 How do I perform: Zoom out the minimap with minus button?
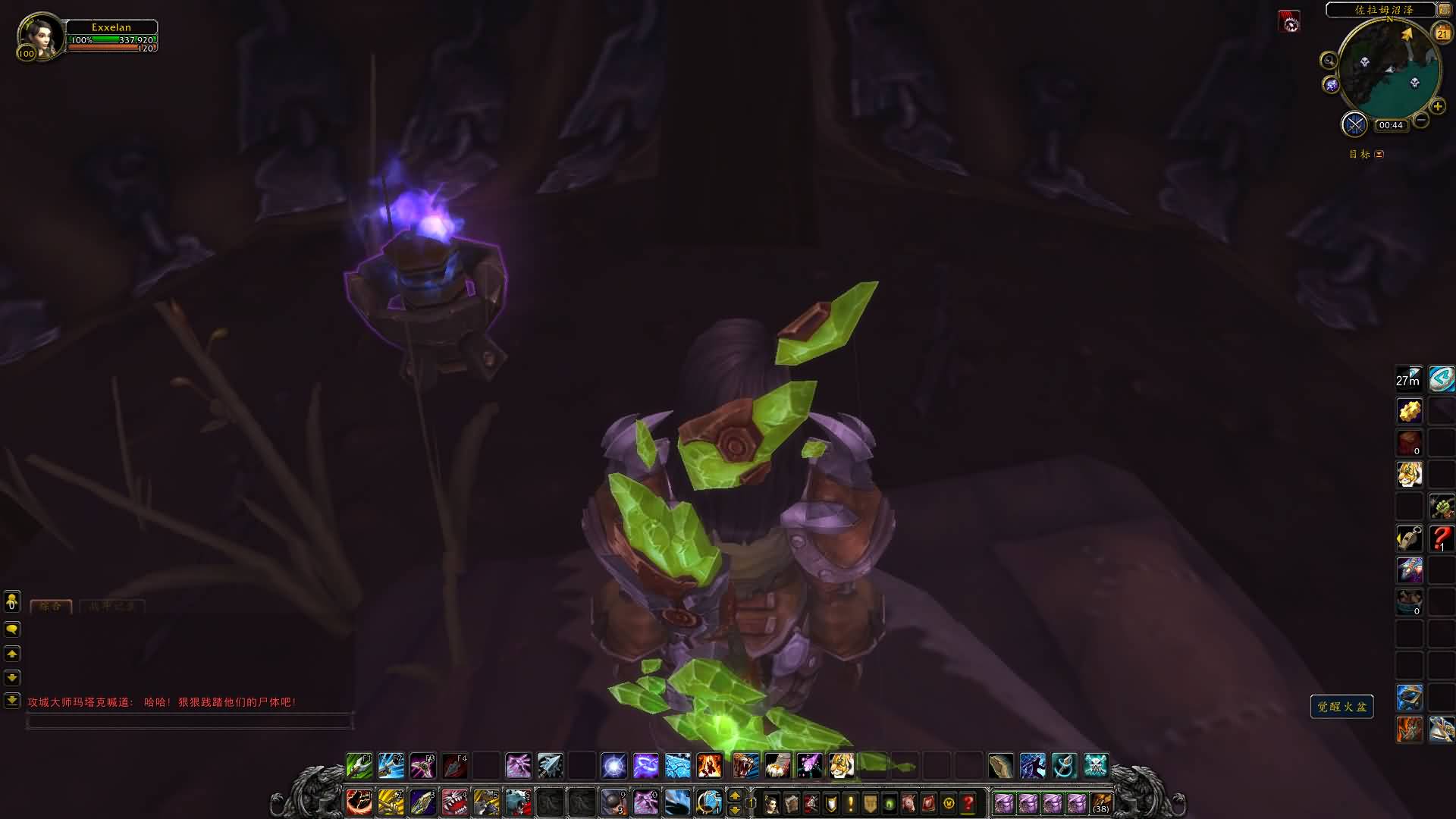(1421, 120)
